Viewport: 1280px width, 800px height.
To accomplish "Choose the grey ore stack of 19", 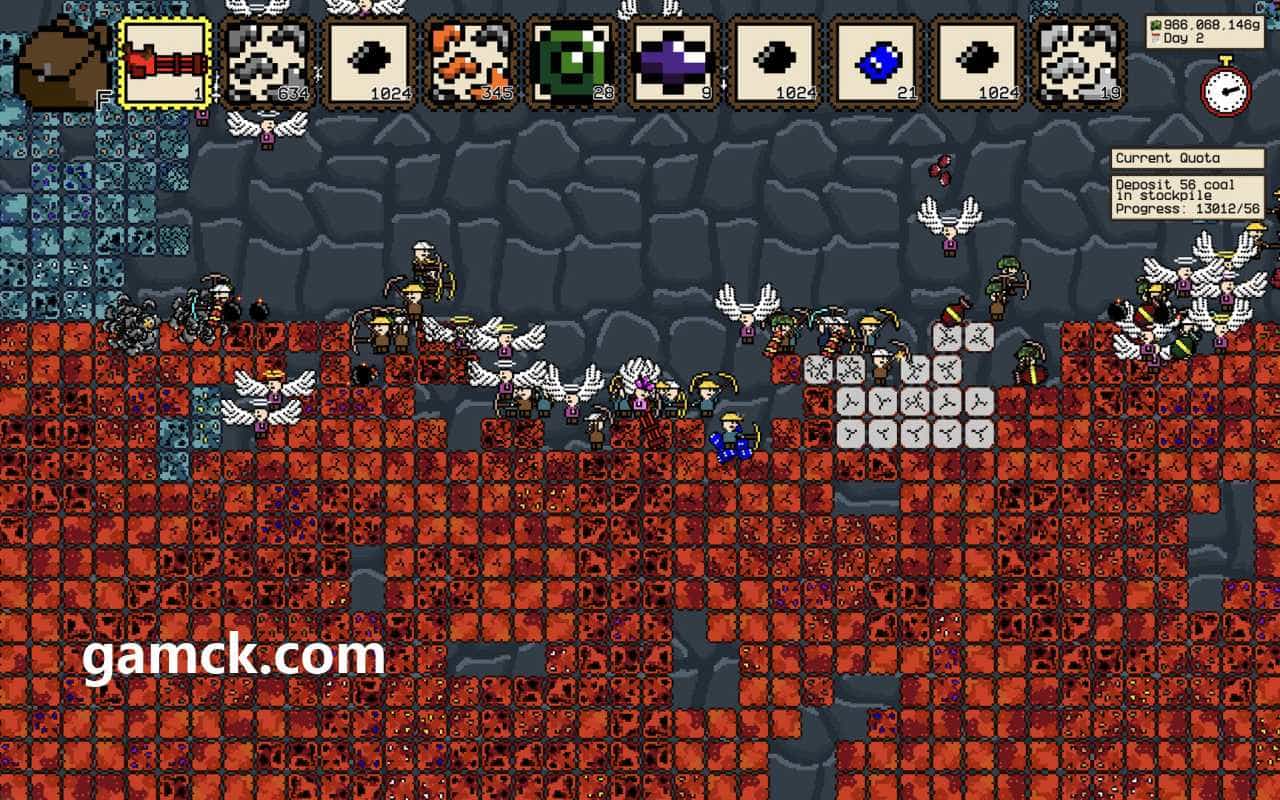I will coord(1081,62).
